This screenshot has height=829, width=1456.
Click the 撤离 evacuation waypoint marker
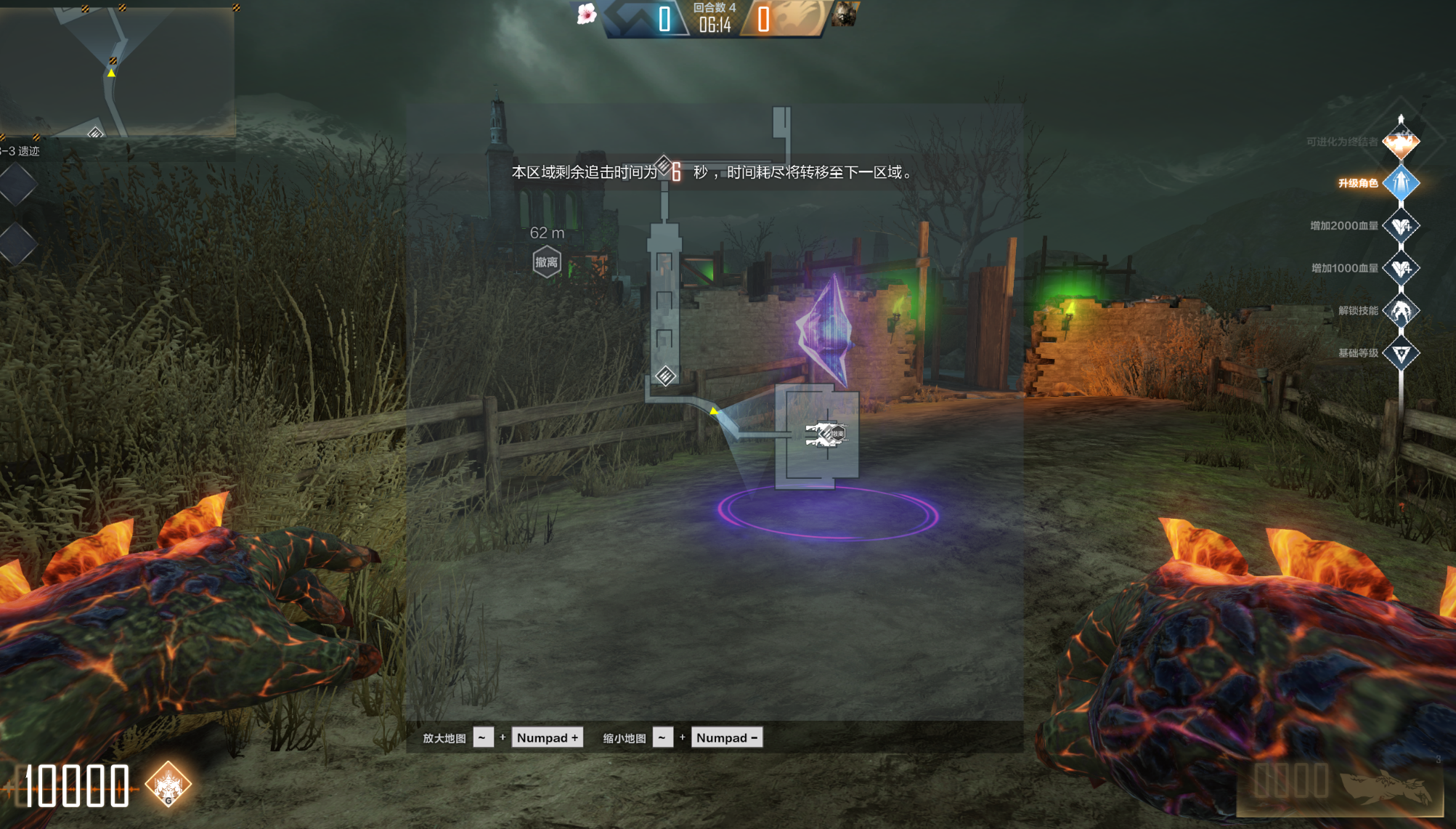[x=547, y=262]
